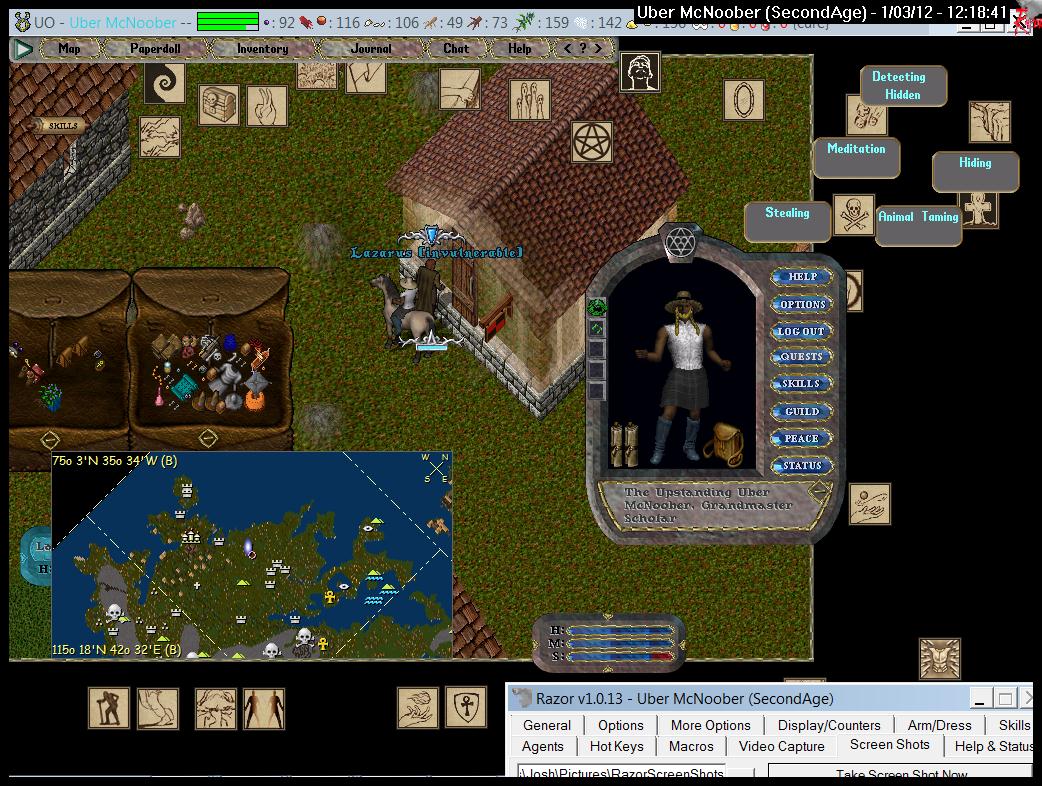Image resolution: width=1042 pixels, height=786 pixels.
Task: Click the paperdoll OPTIONS button
Action: tap(802, 304)
